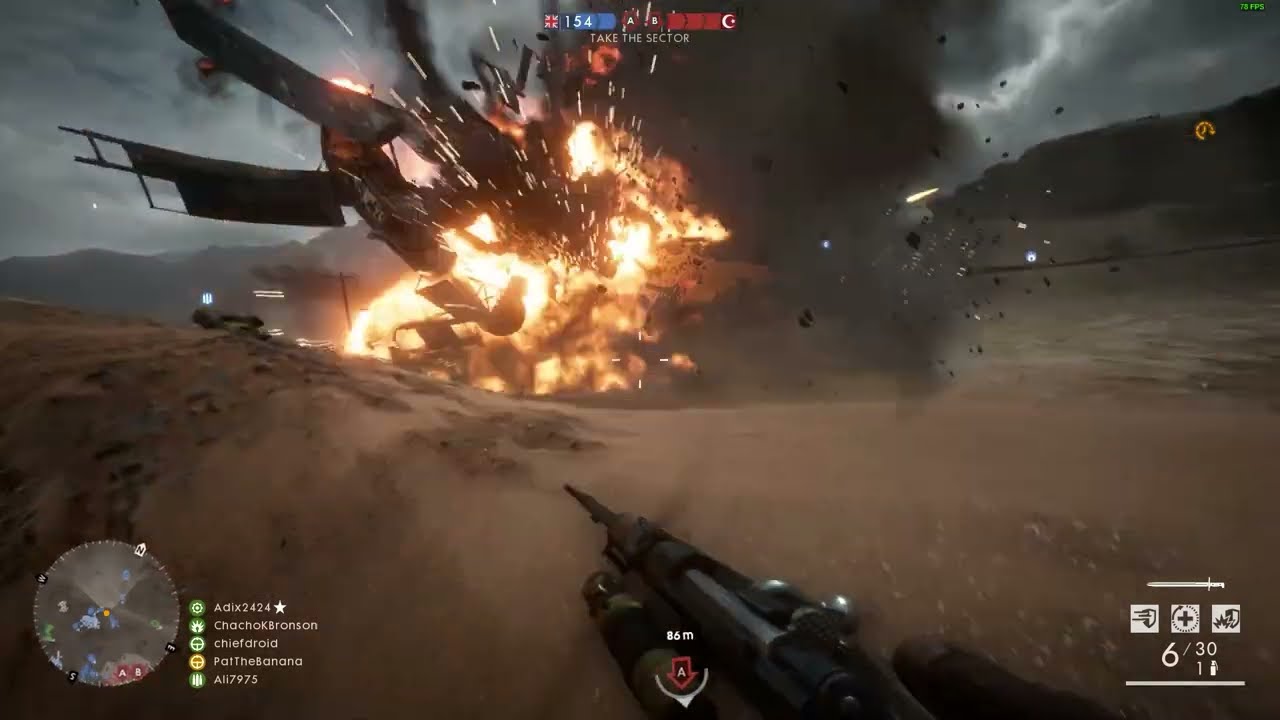
Task: Open the circular minimap
Action: pos(106,613)
